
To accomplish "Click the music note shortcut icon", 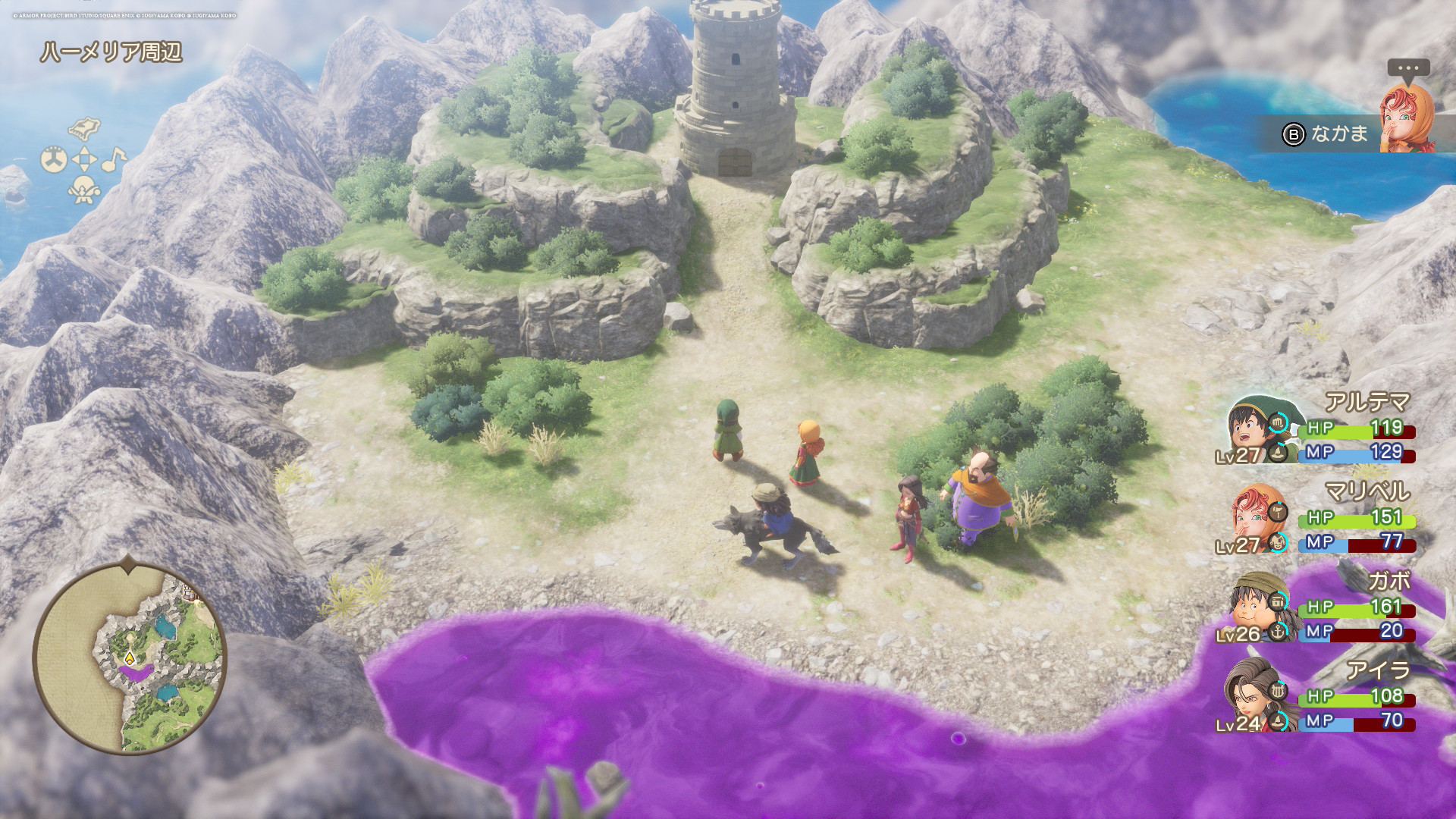I will (x=114, y=159).
